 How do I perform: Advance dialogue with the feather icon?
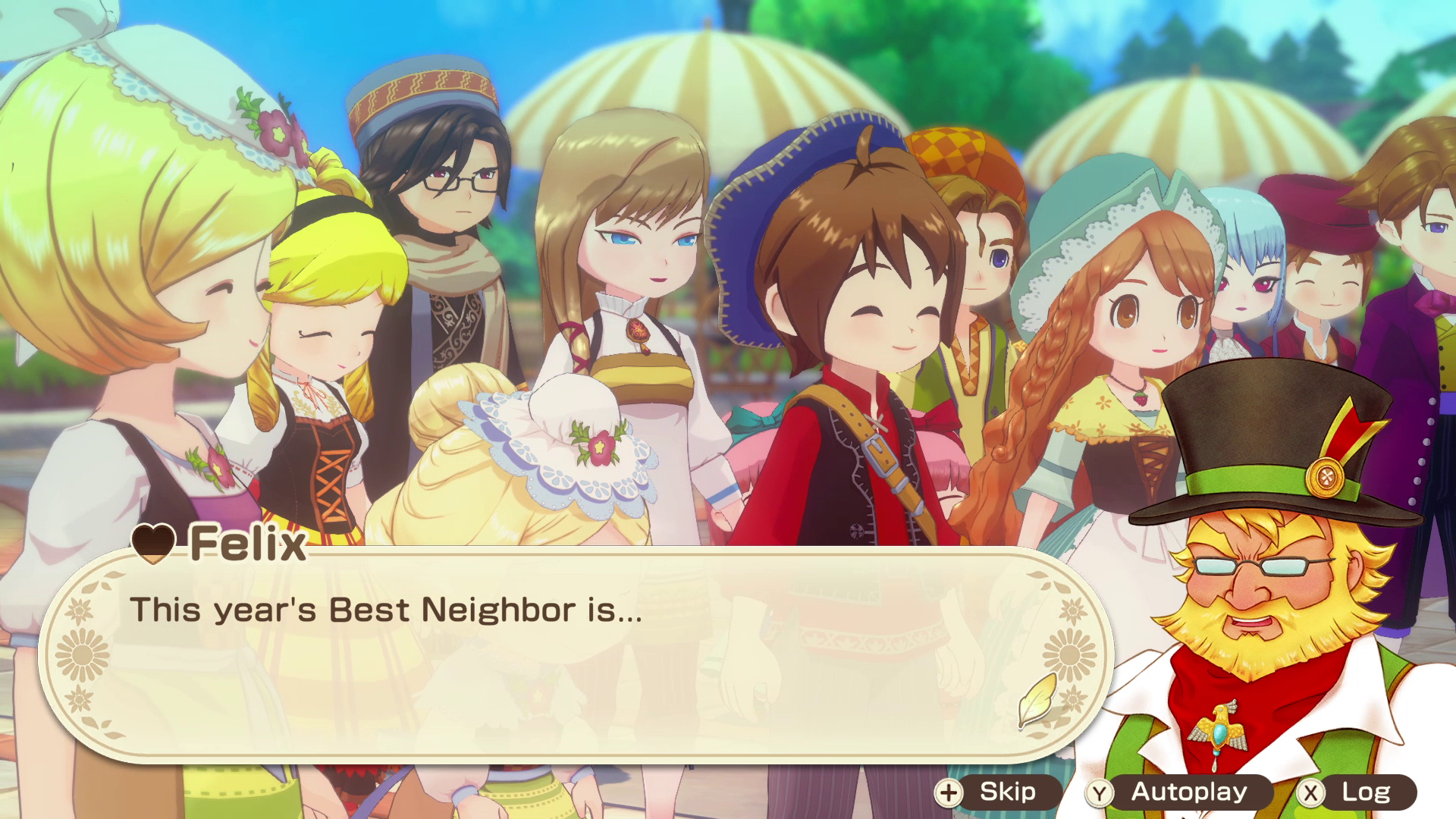pos(1037,699)
